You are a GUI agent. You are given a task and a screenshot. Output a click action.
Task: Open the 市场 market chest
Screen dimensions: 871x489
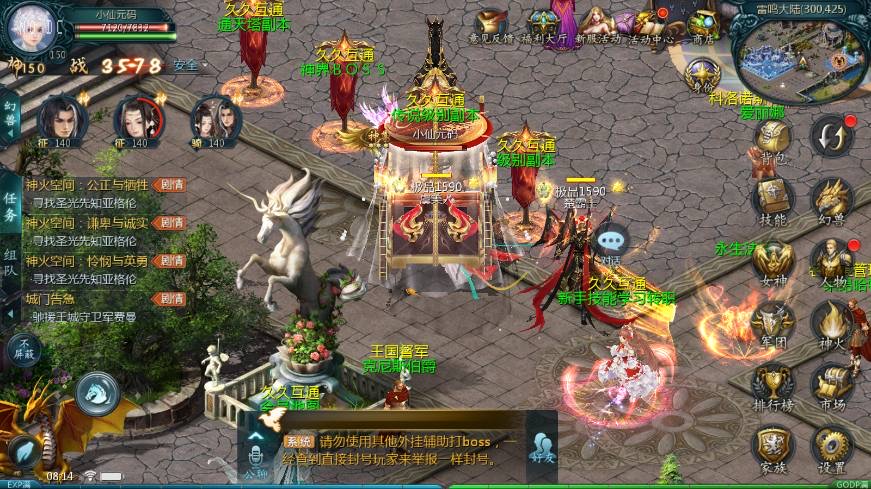coord(831,385)
